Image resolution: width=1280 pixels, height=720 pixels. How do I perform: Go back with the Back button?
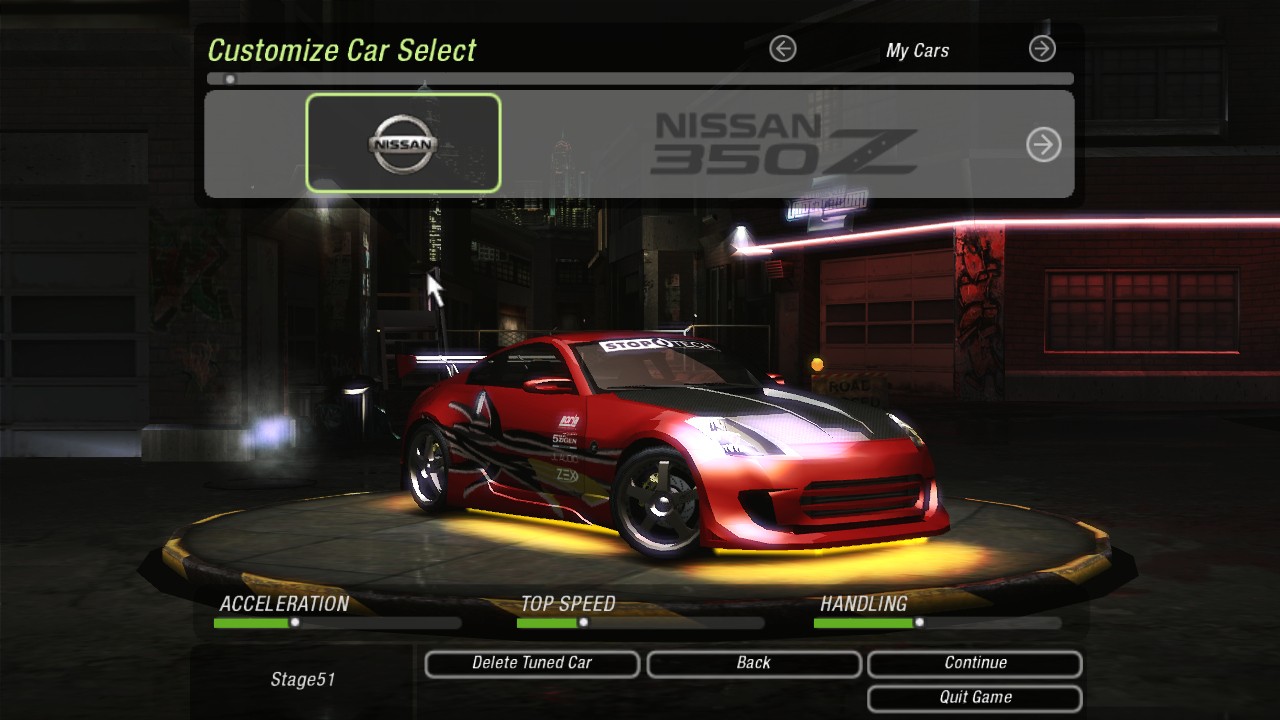click(x=753, y=663)
